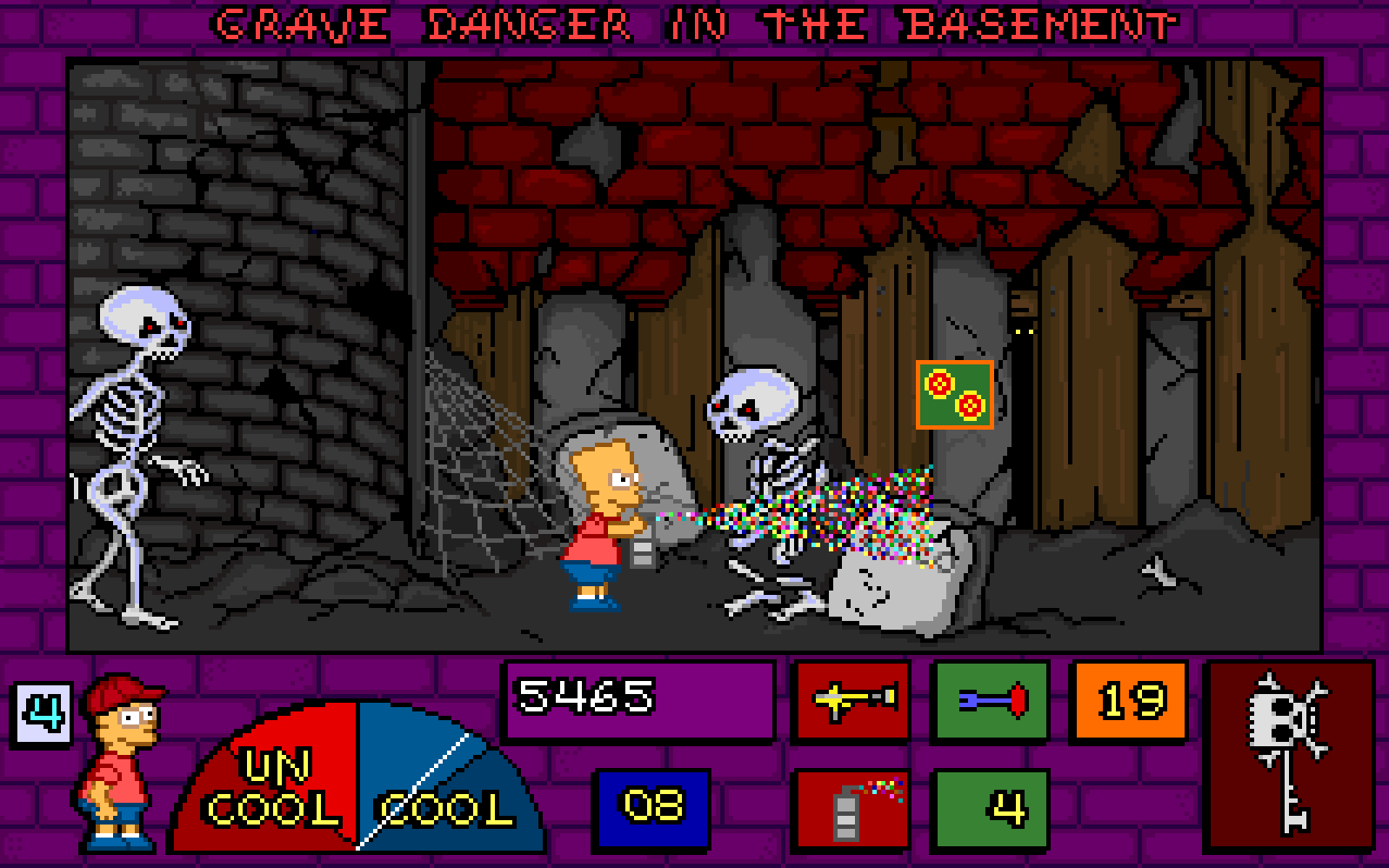Click the skull key inventory item
Image resolution: width=1389 pixels, height=868 pixels.
1289,754
